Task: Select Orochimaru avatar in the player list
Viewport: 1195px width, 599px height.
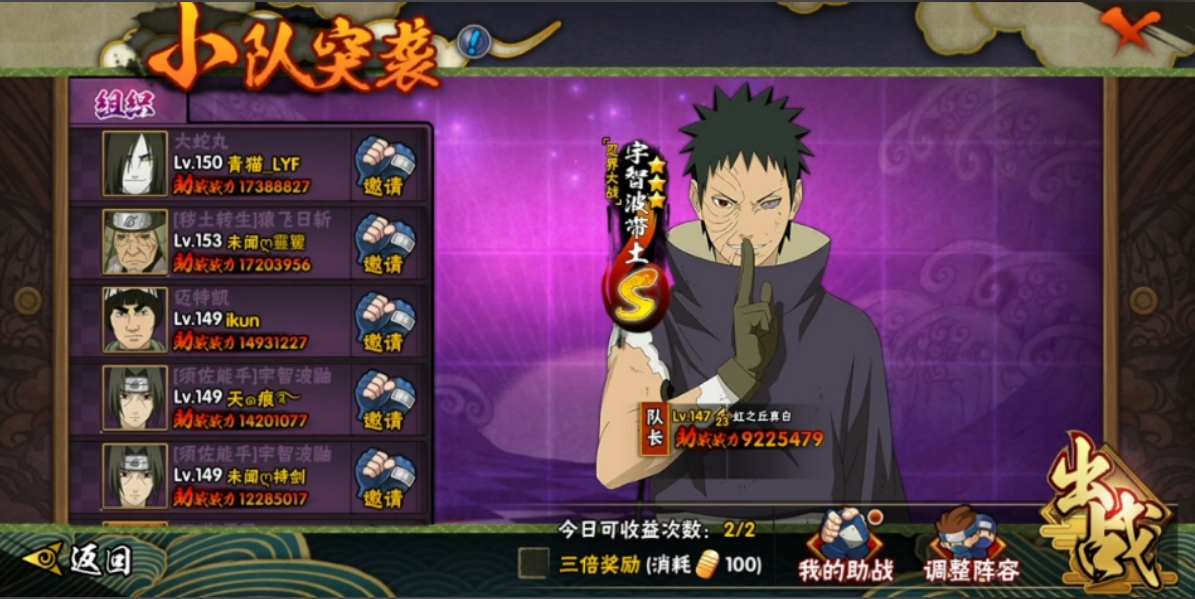Action: [135, 164]
